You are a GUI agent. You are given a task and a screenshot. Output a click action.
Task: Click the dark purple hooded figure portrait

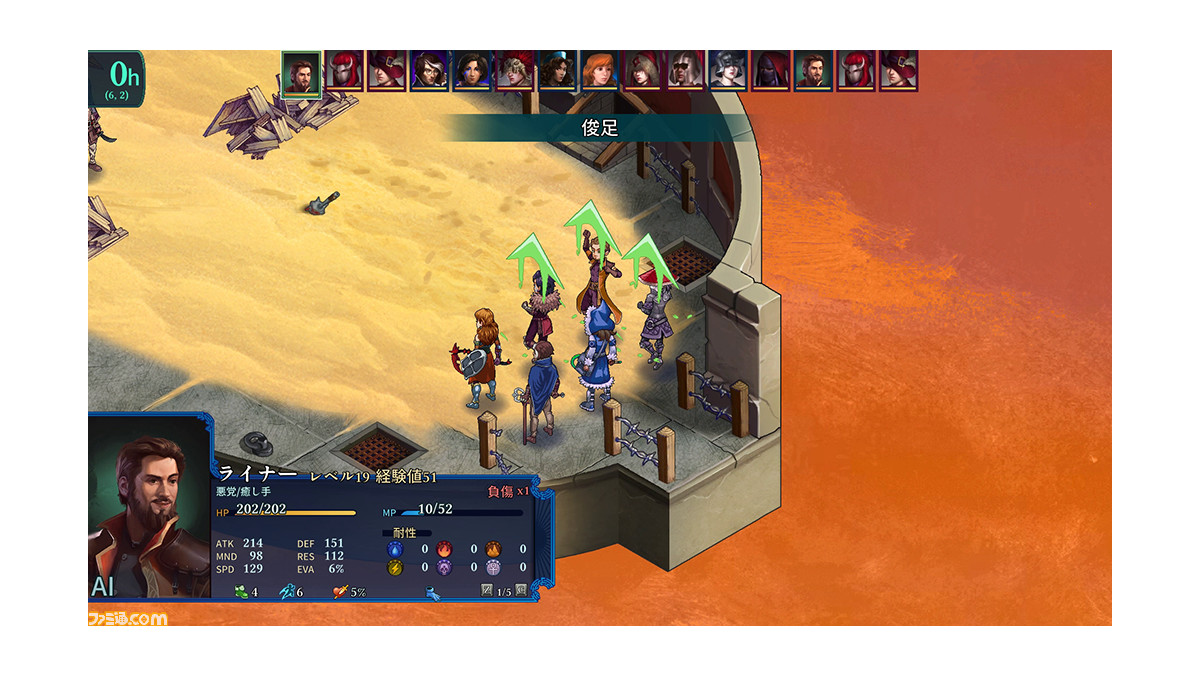[x=771, y=71]
